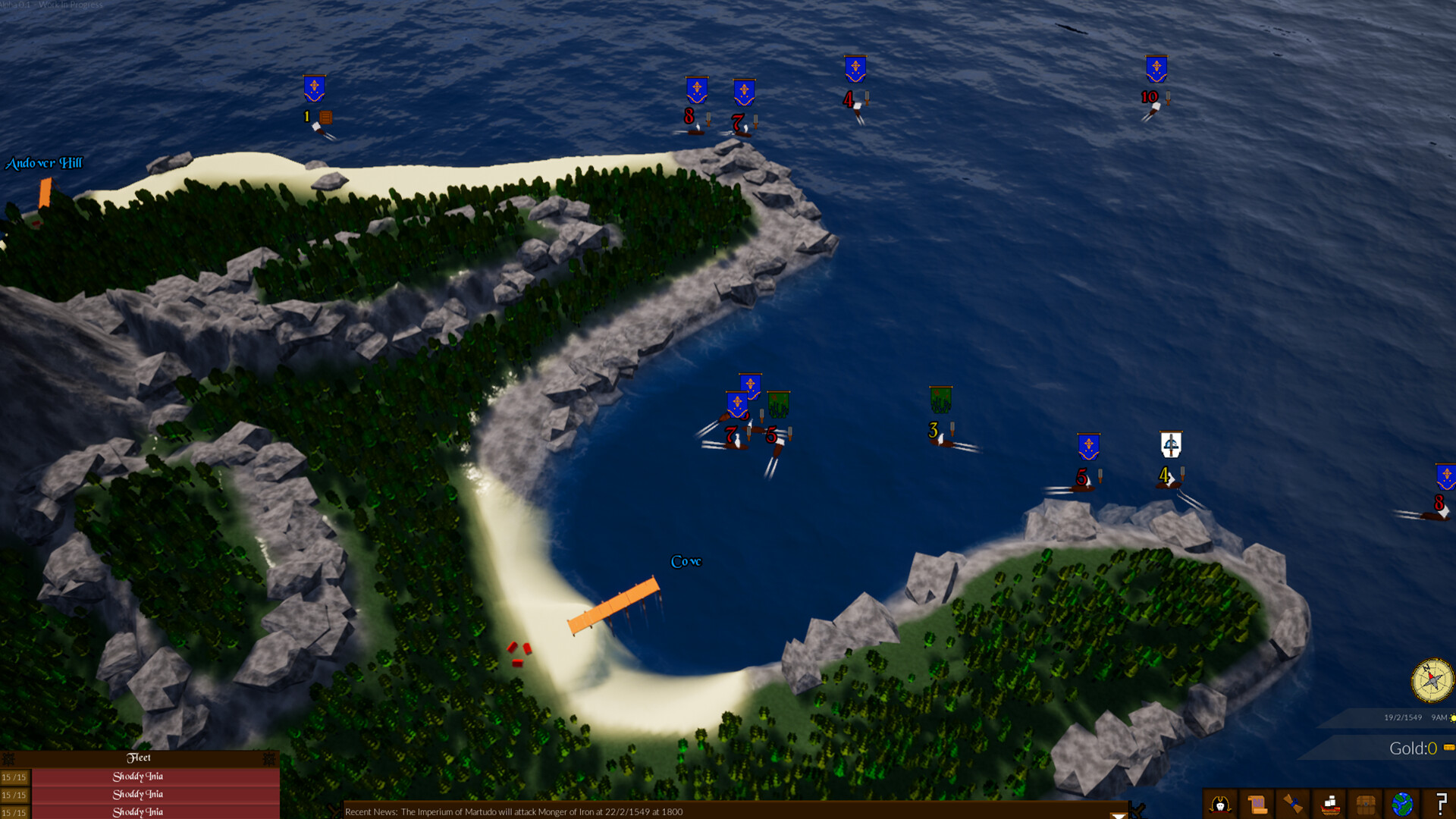This screenshot has height=819, width=1456.
Task: Click the message bow icon on the toolbar
Action: (x=1293, y=805)
